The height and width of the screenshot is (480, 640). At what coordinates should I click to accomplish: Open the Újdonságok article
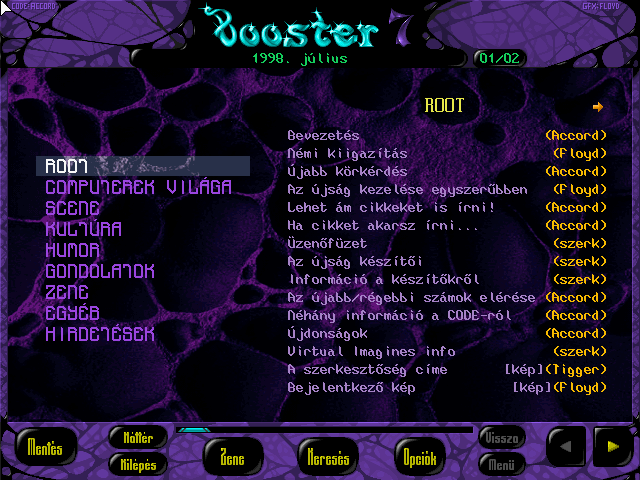(x=327, y=333)
